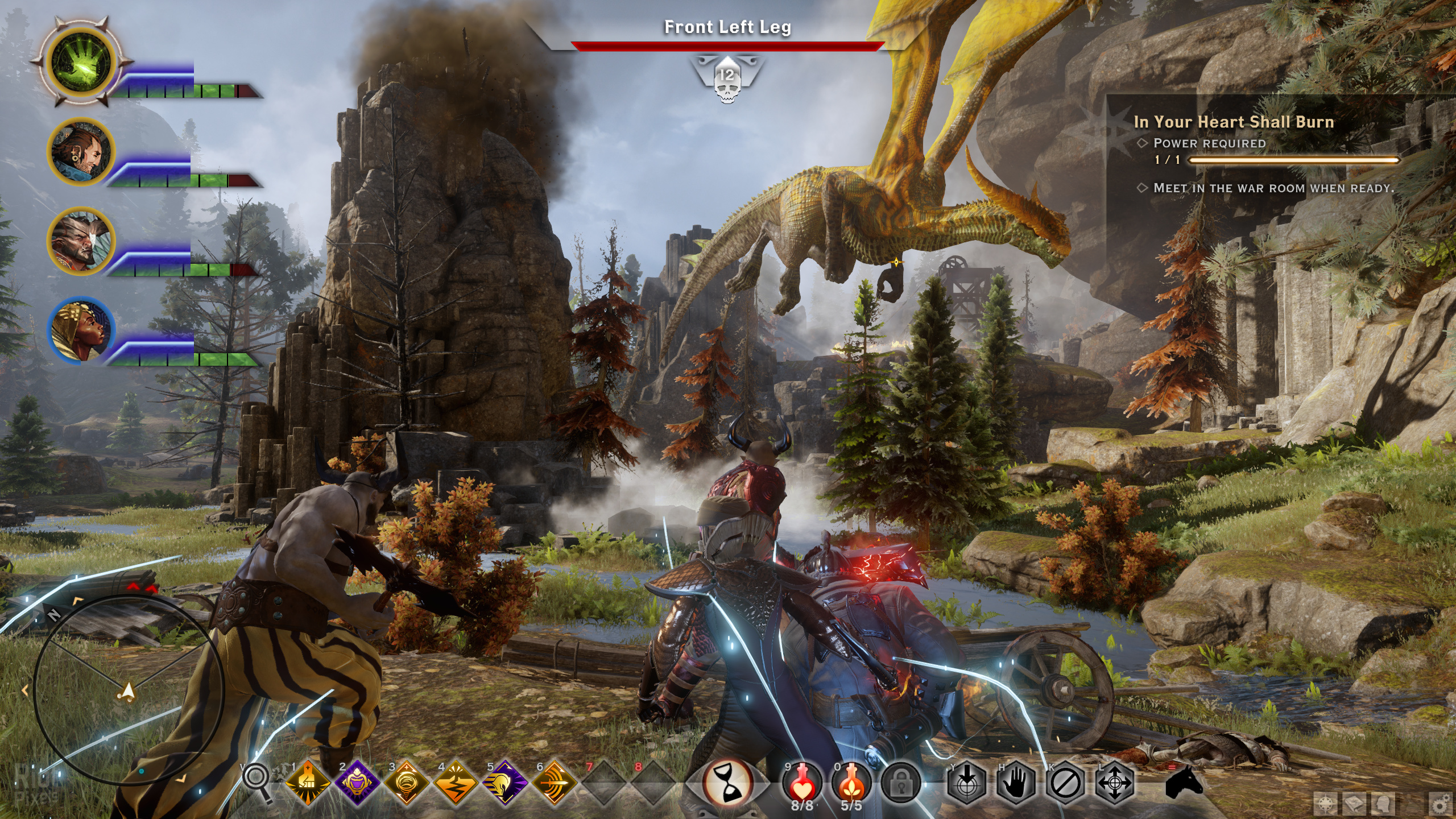Screen dimensions: 1456x819
Task: Switch to the bearded dwarf party portrait
Action: 81,151
